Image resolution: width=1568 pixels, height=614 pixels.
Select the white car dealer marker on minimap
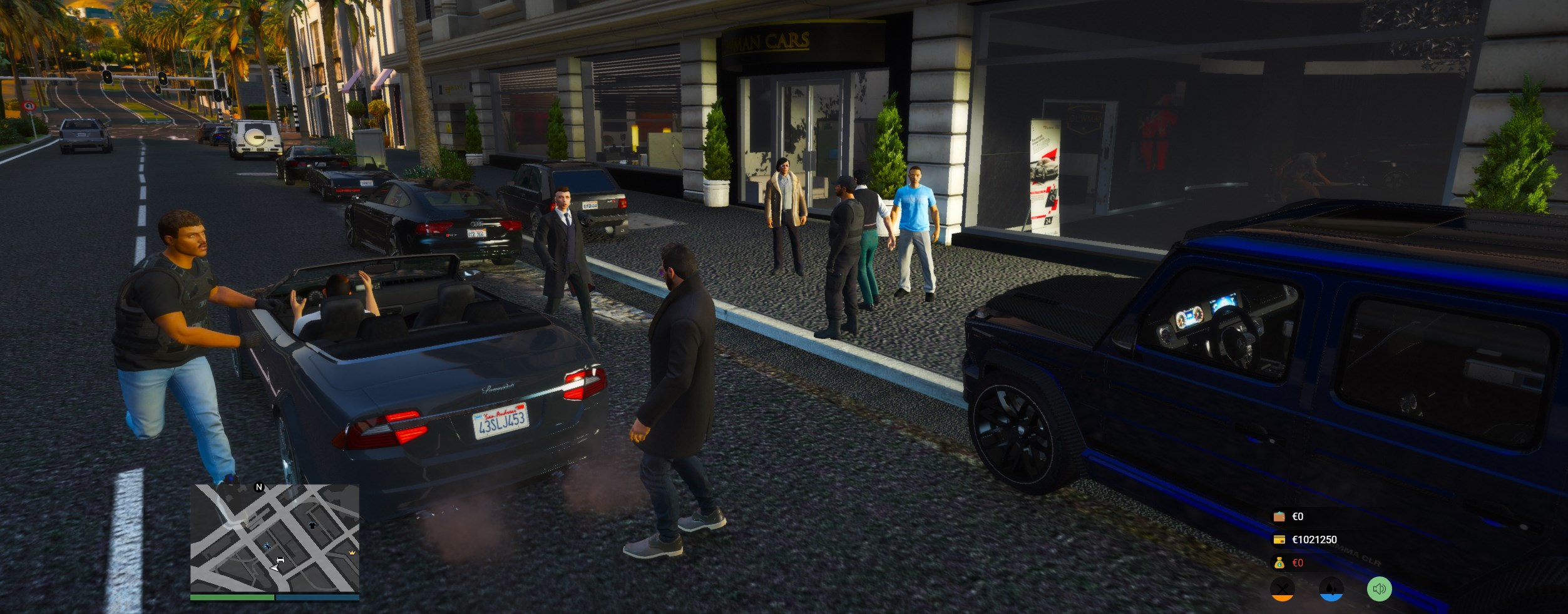280,560
